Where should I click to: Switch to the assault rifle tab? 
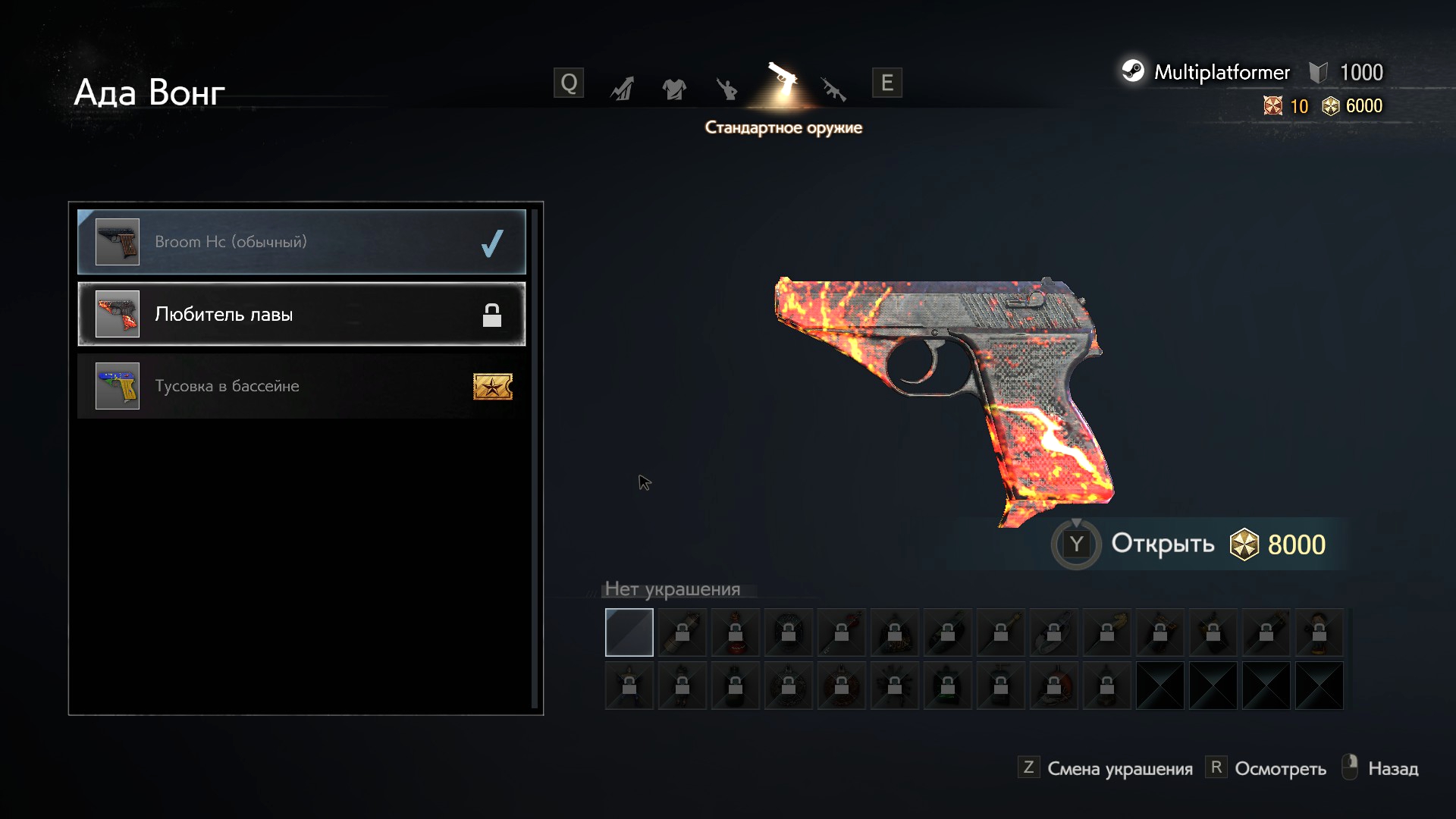[833, 89]
